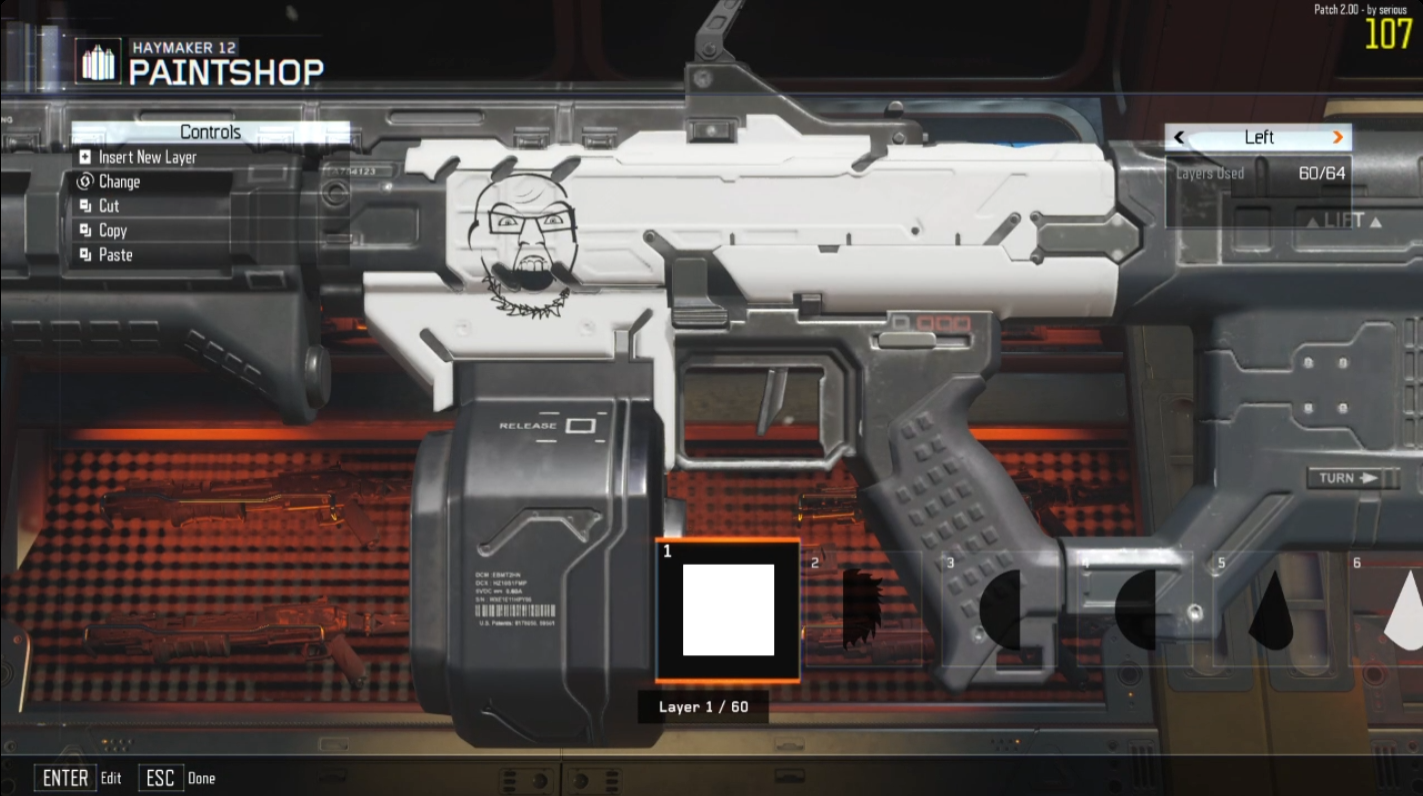Pick the Copy command
Viewport: 1423px width, 796px height.
112,230
